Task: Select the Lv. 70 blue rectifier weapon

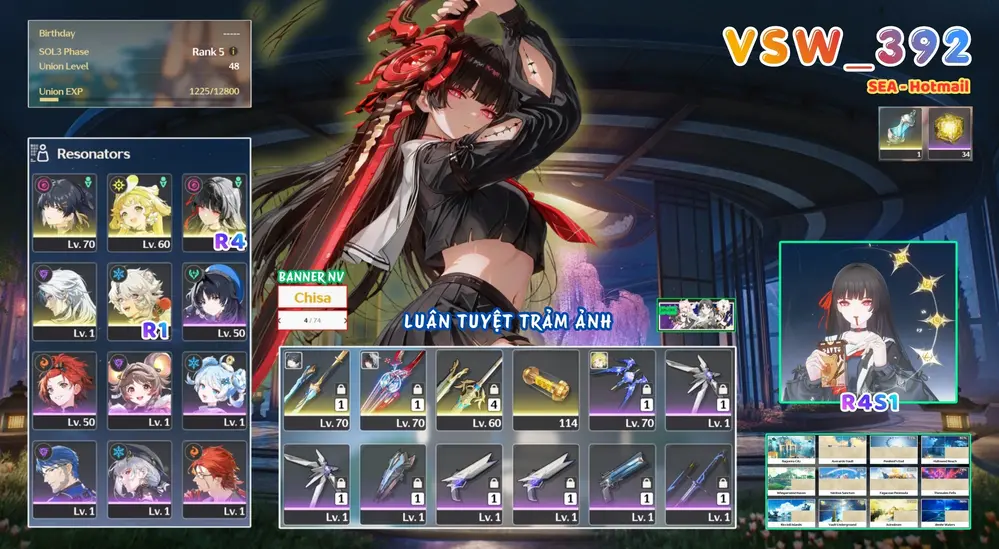Action: [x=622, y=388]
